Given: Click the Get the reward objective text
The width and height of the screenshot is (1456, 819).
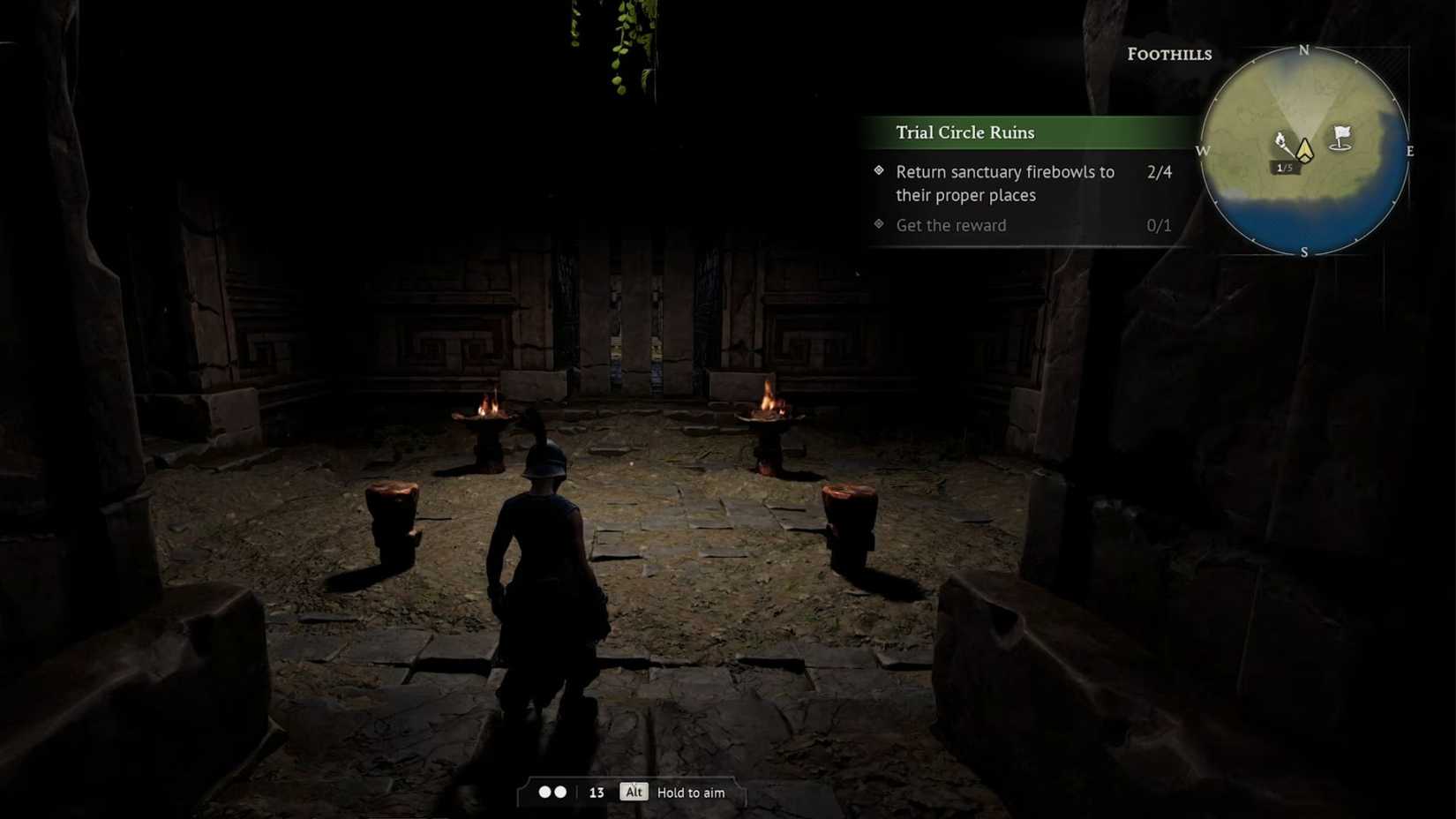Looking at the screenshot, I should tap(950, 225).
